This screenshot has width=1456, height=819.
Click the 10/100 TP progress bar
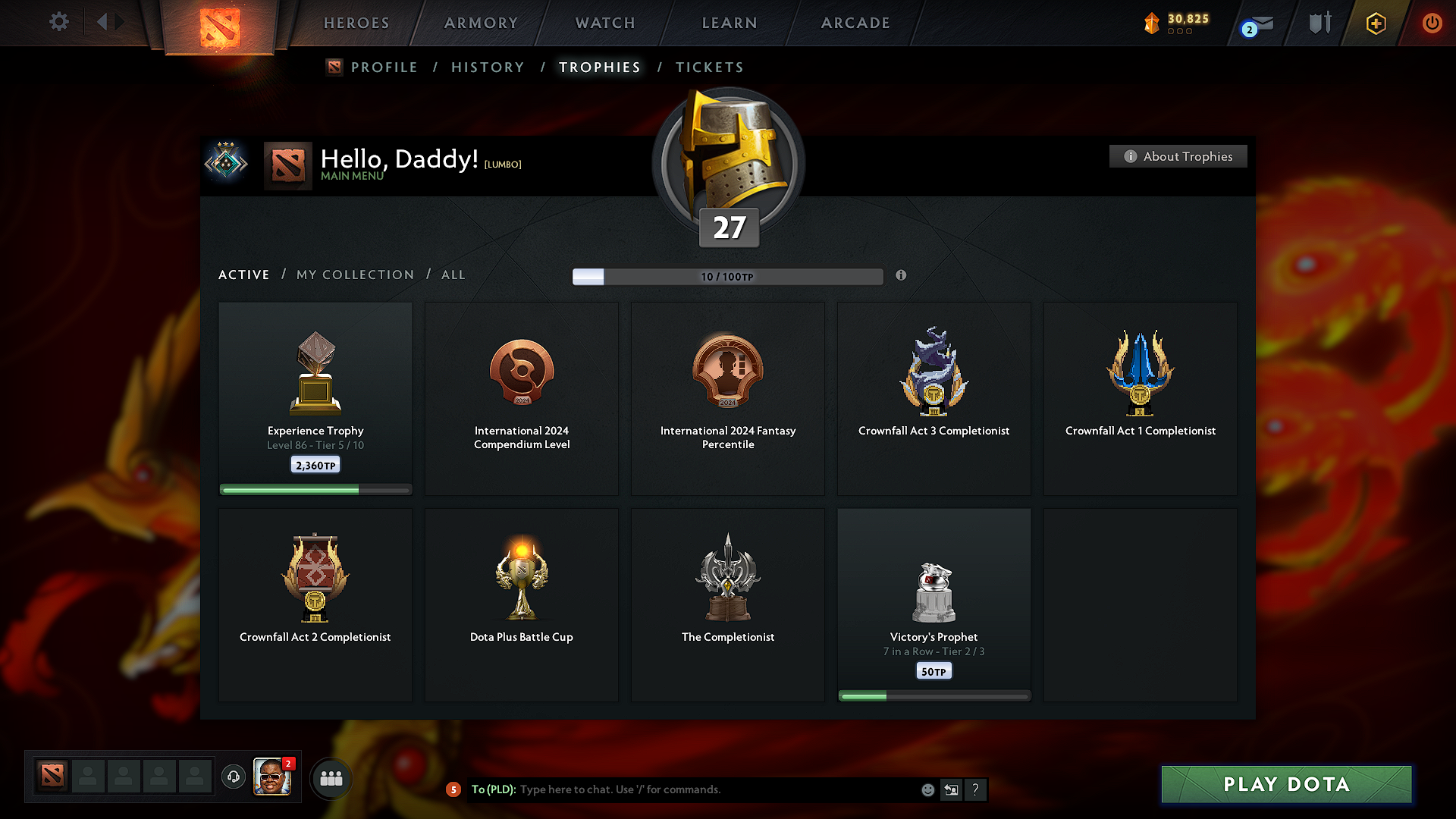pos(727,277)
